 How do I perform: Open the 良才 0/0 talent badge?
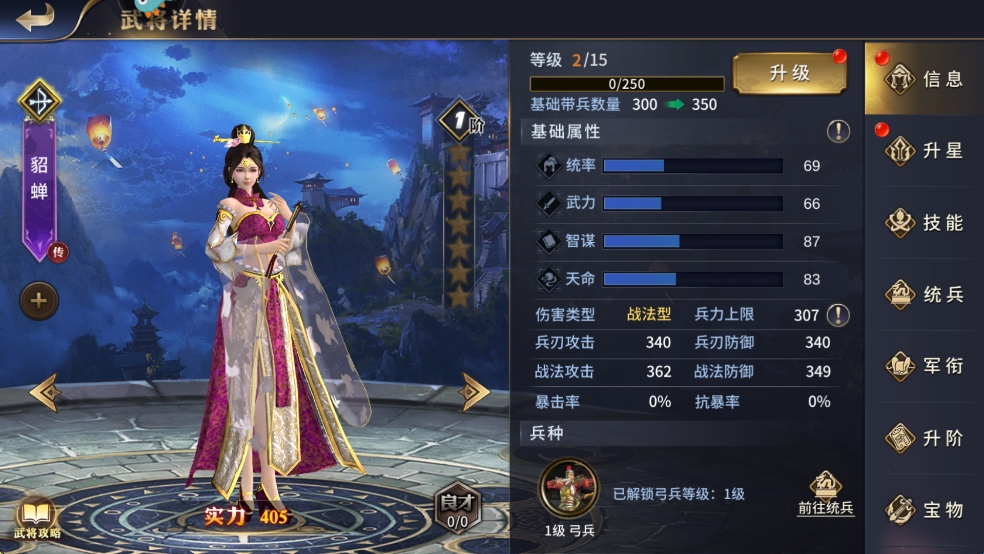456,509
